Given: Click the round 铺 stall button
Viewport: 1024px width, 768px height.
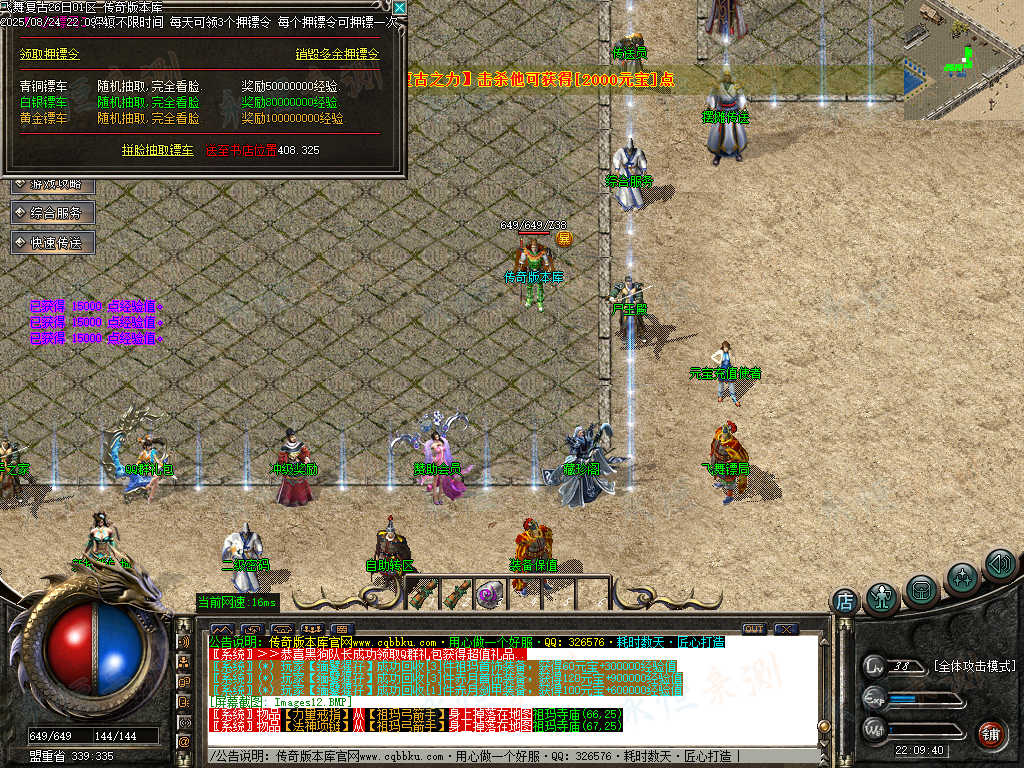Looking at the screenshot, I should click(991, 734).
